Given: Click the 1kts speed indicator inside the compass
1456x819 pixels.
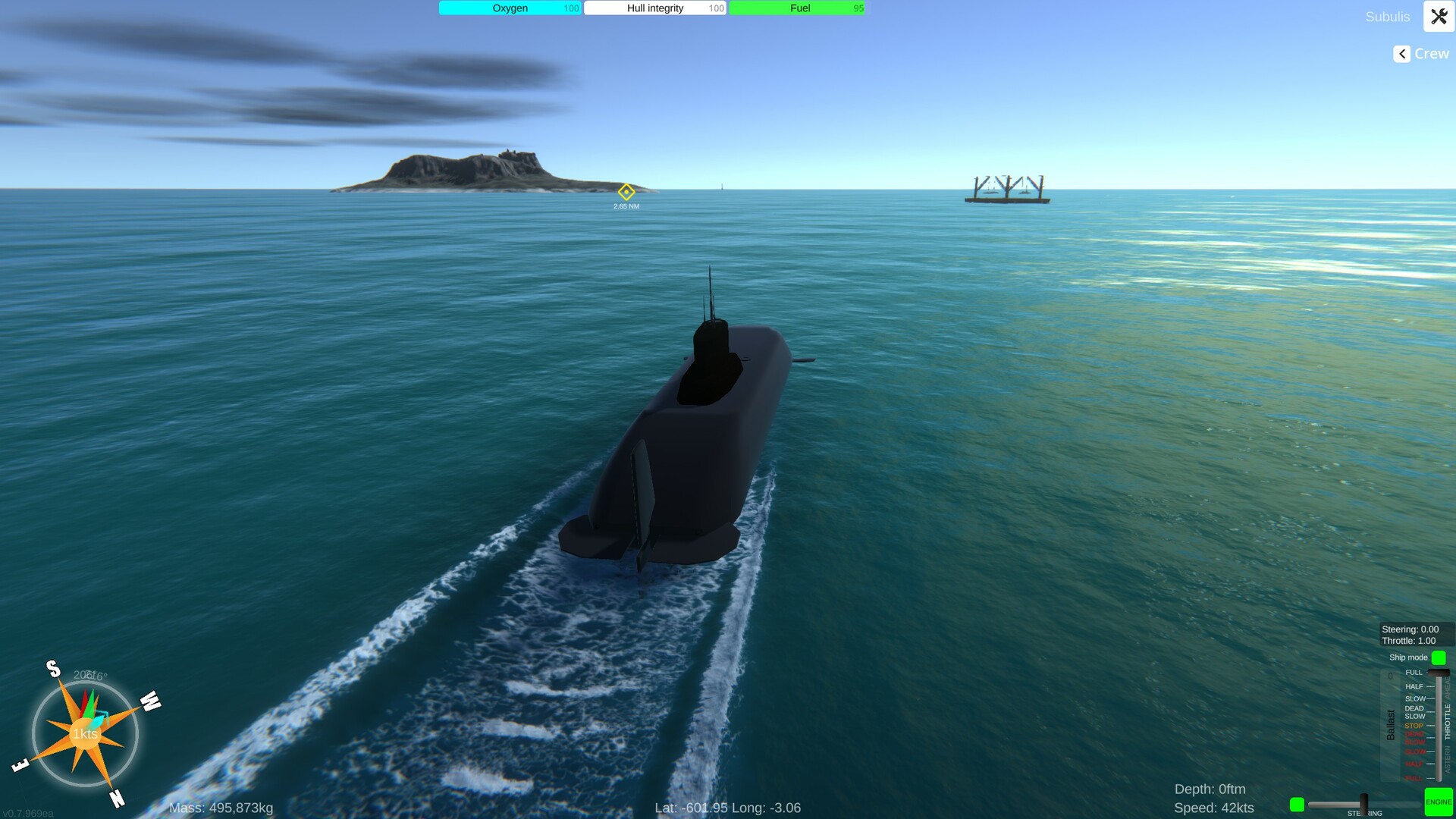Looking at the screenshot, I should [84, 734].
